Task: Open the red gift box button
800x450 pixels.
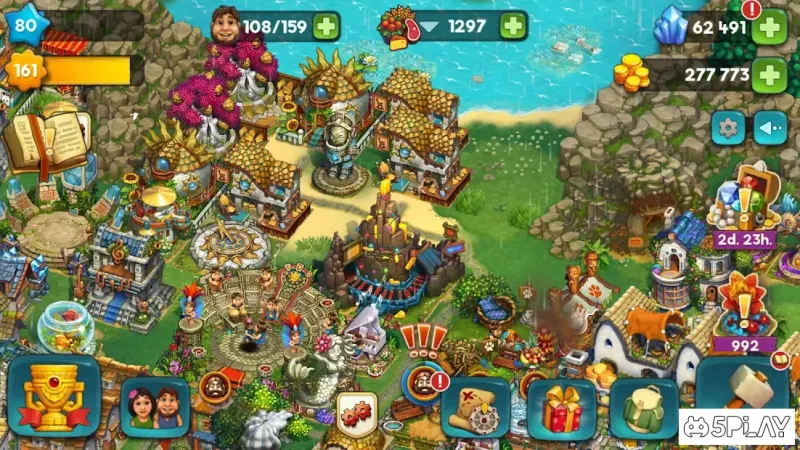Action: click(561, 409)
